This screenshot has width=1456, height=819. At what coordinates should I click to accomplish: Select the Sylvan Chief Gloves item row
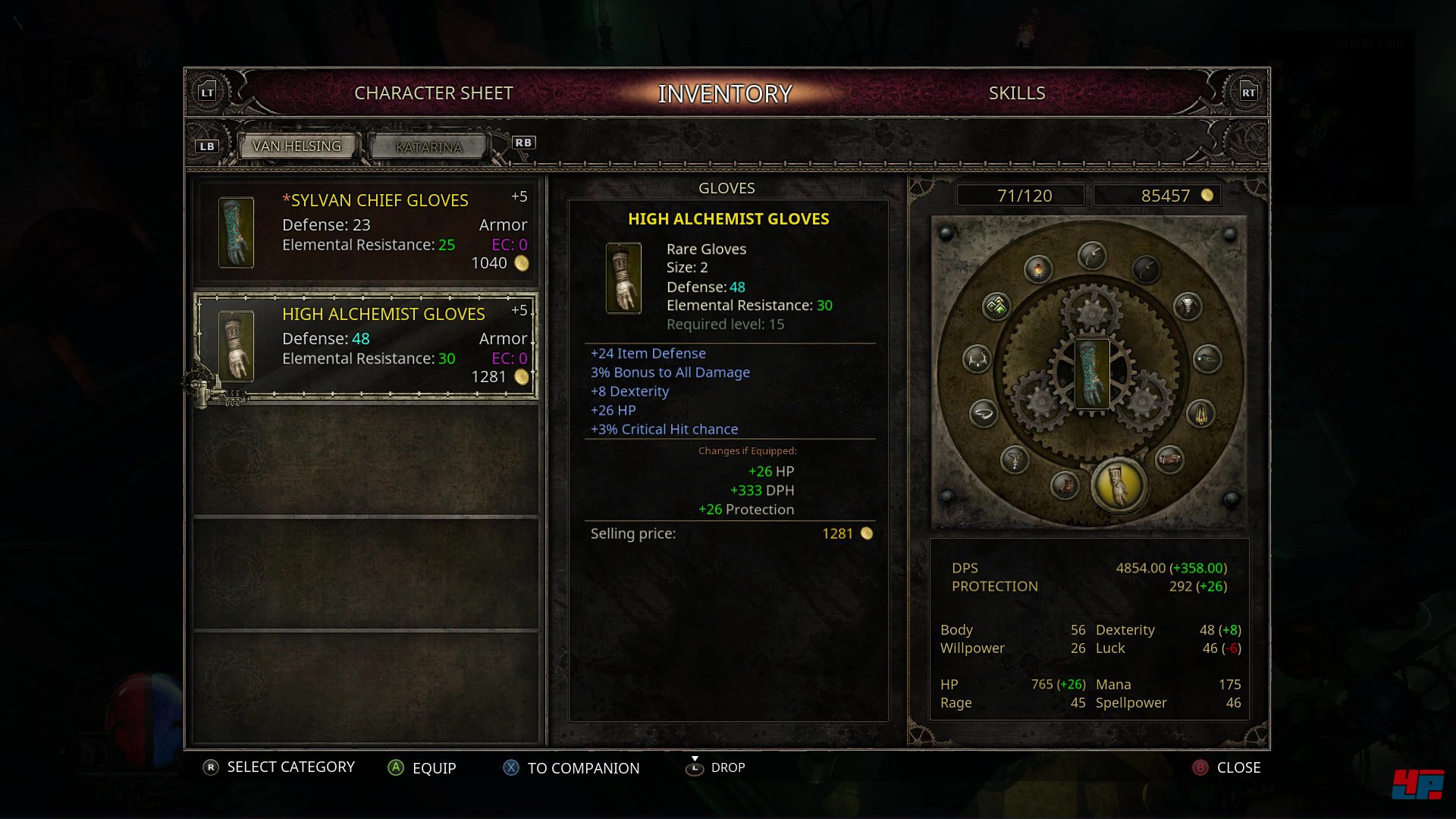(x=366, y=231)
